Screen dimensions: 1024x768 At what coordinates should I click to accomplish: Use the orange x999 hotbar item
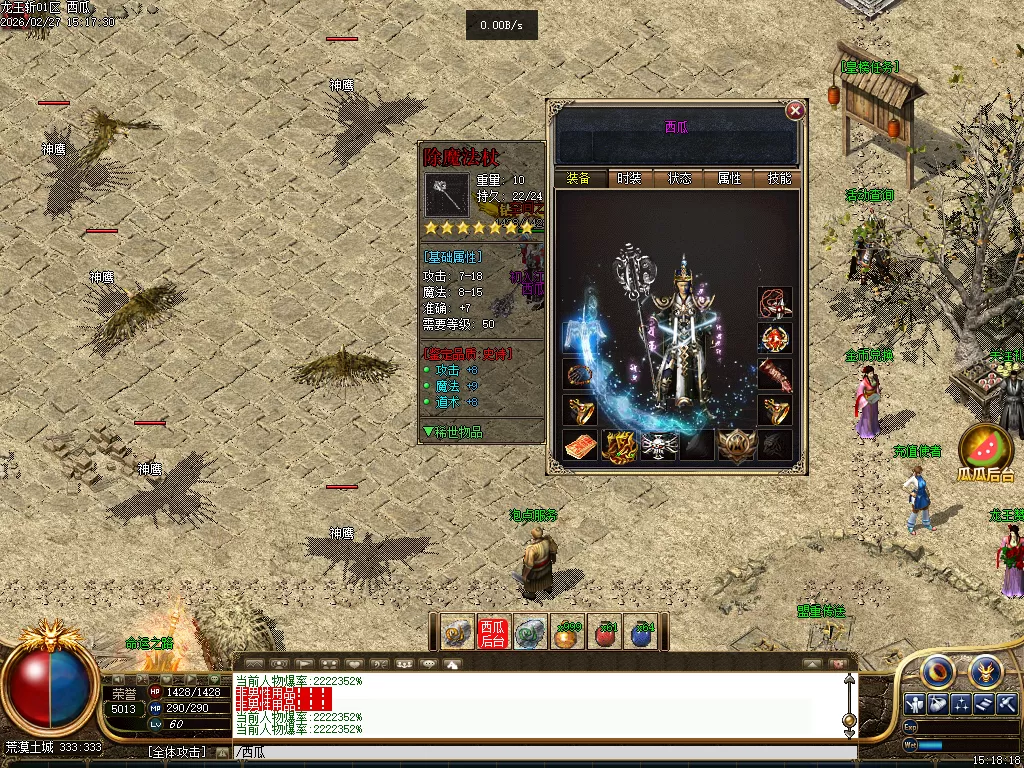click(x=568, y=632)
